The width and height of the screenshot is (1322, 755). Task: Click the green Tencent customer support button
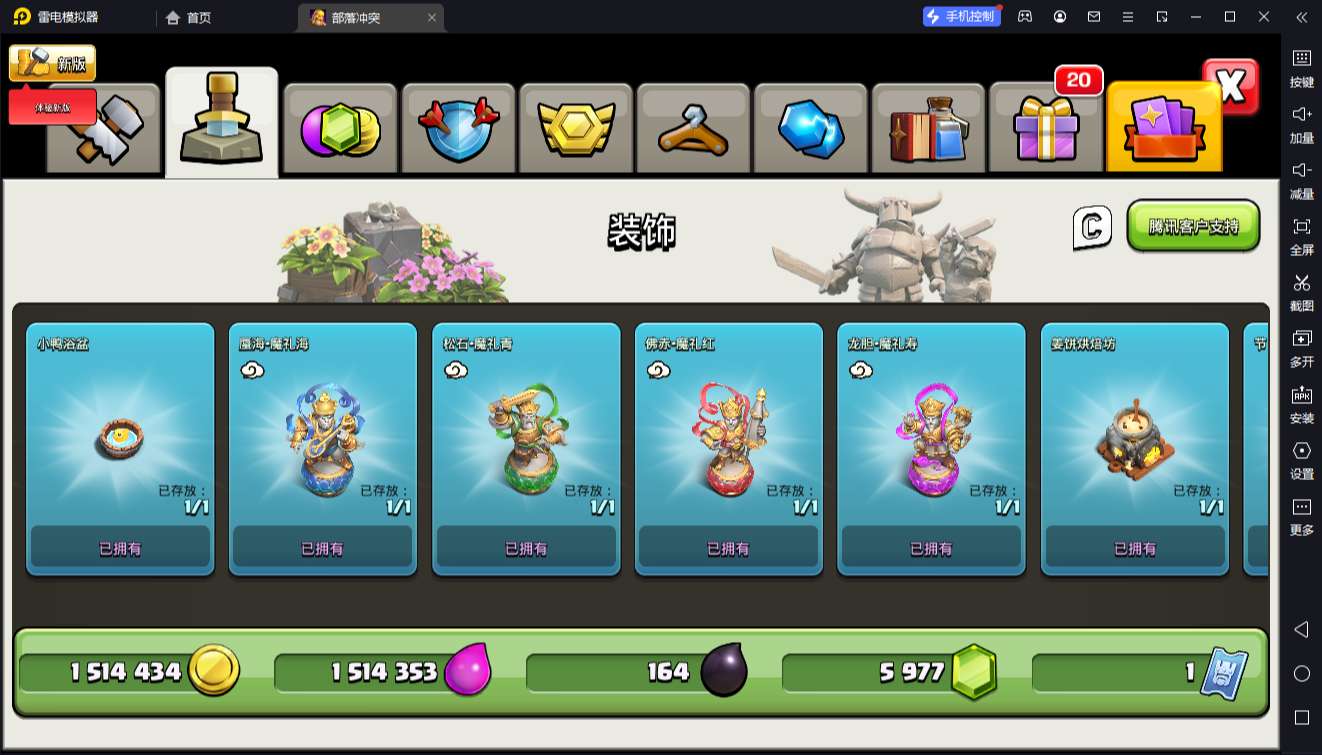(x=1193, y=226)
